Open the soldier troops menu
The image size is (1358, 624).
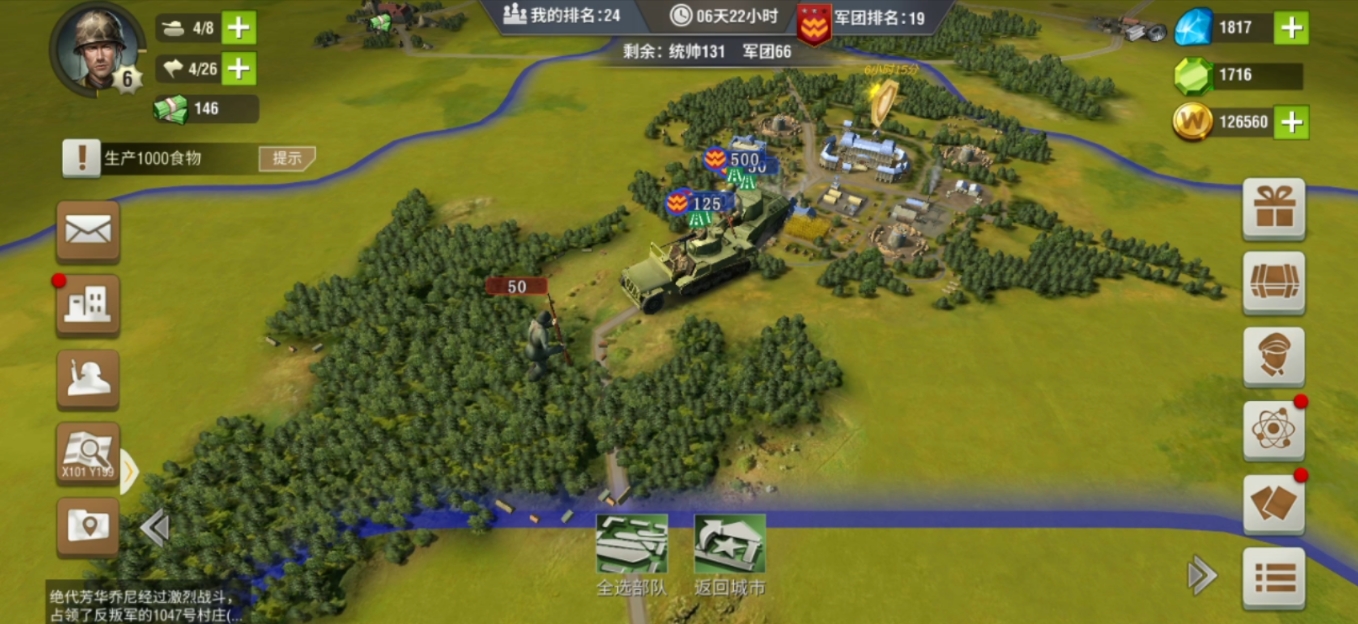88,379
